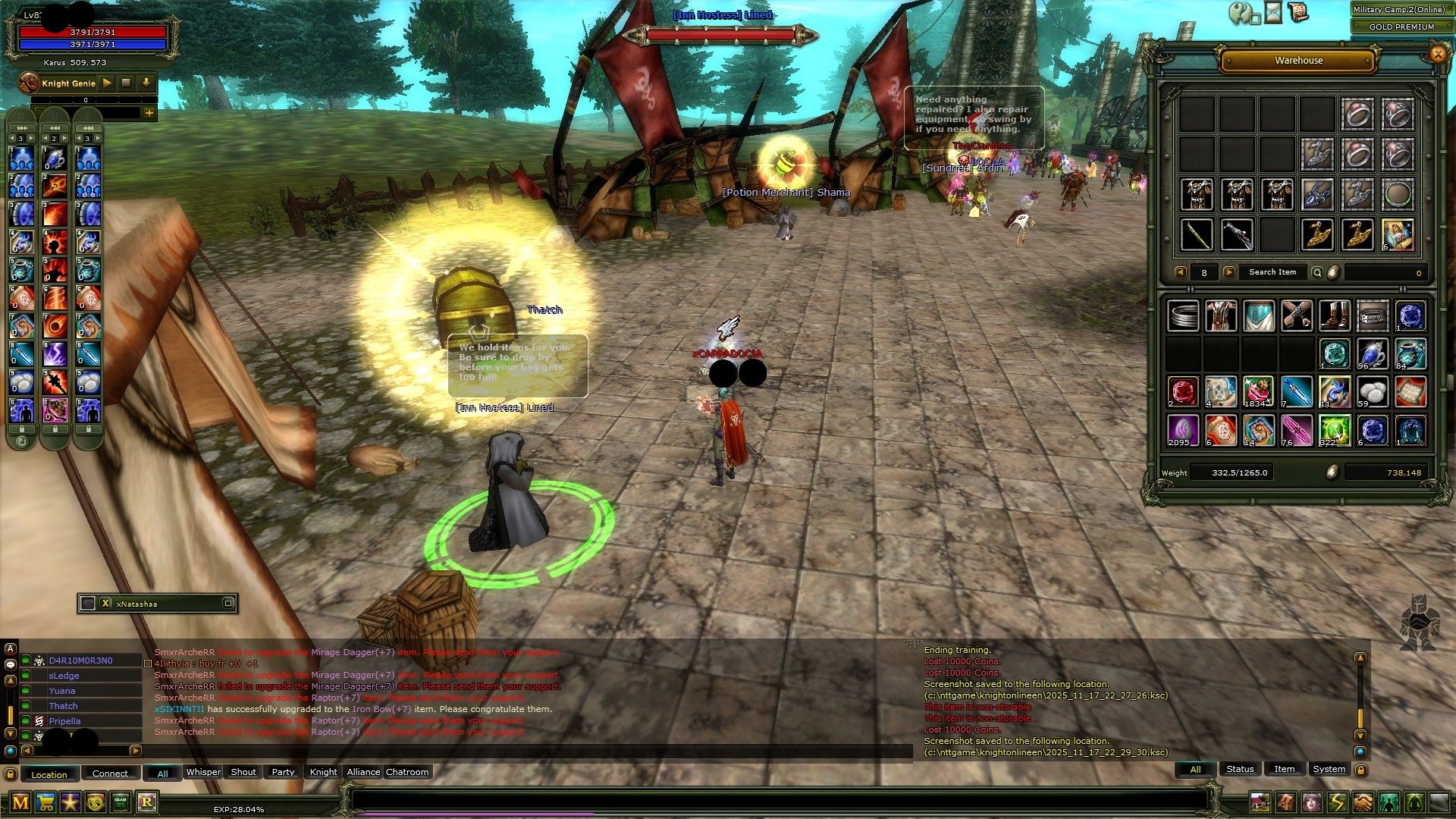Select the stack of 1834 potions

click(1258, 392)
